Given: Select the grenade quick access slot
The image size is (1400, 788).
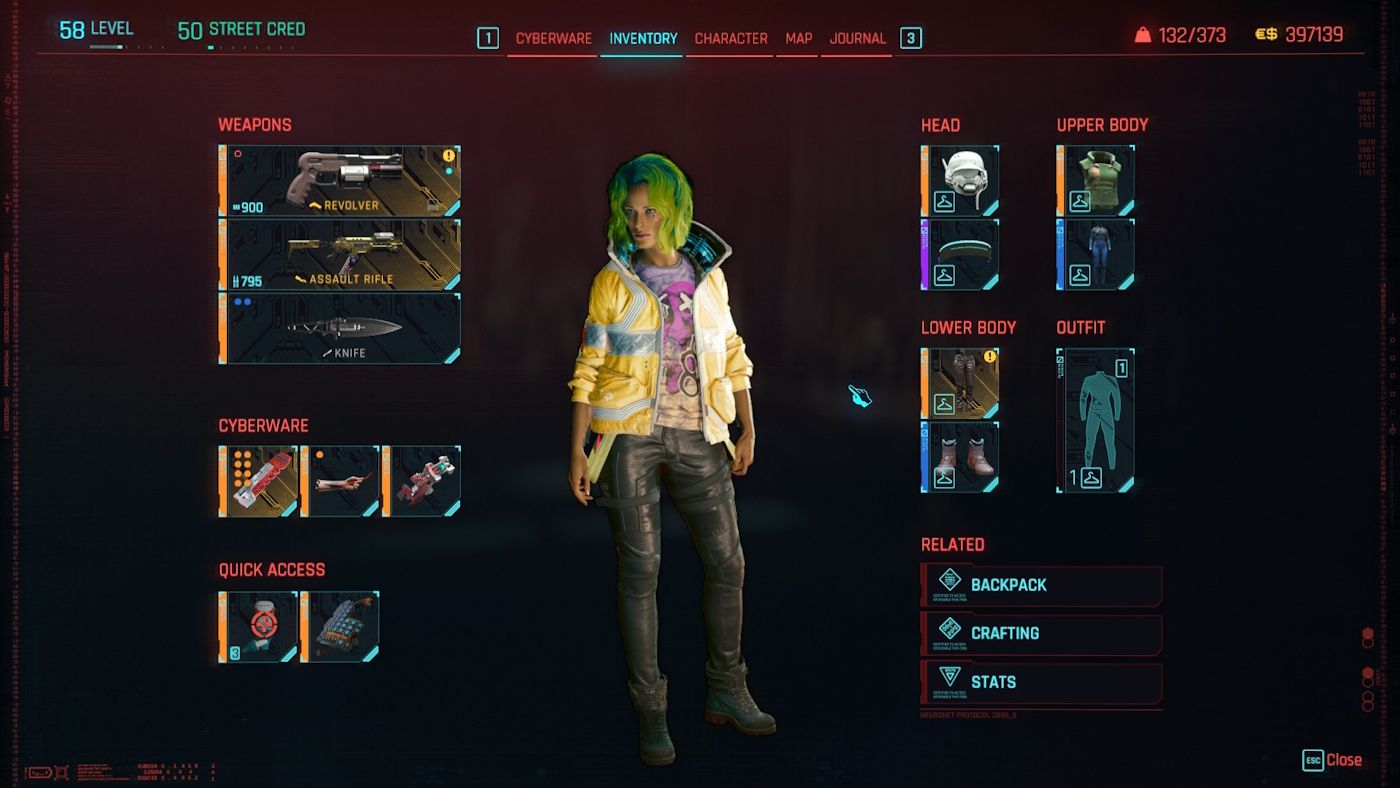Looking at the screenshot, I should (259, 627).
